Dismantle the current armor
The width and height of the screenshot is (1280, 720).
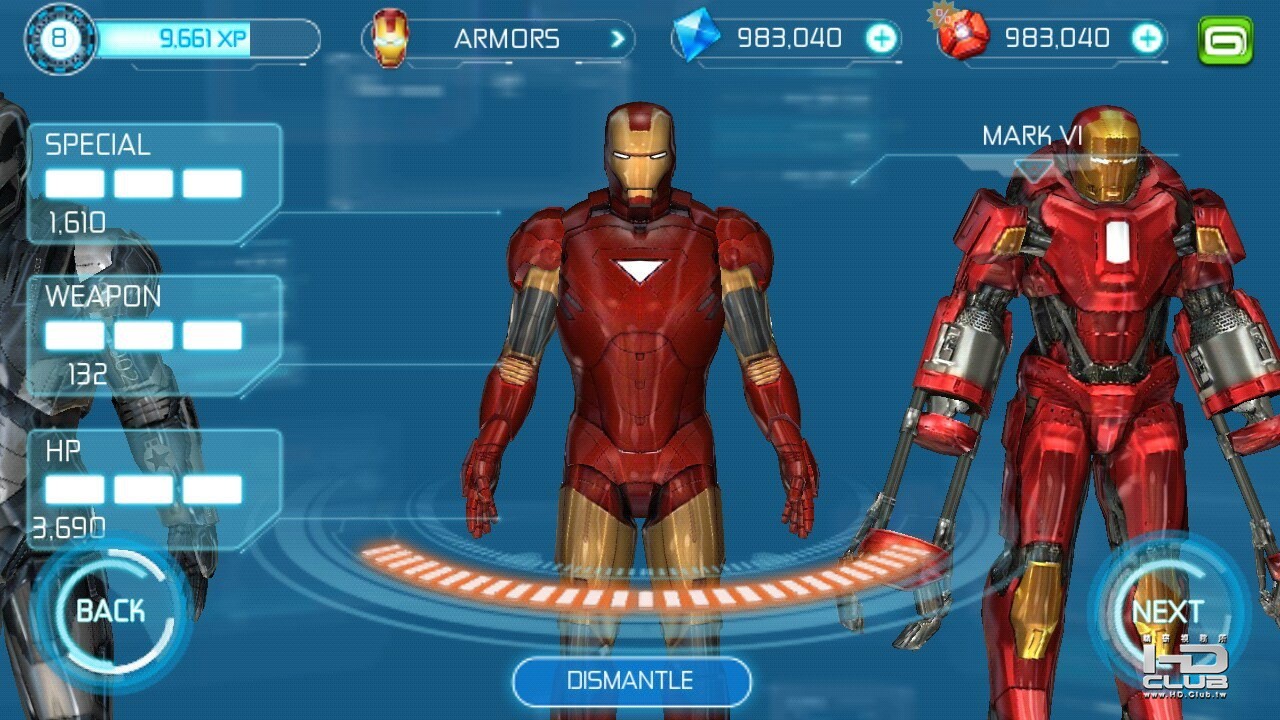[x=631, y=681]
